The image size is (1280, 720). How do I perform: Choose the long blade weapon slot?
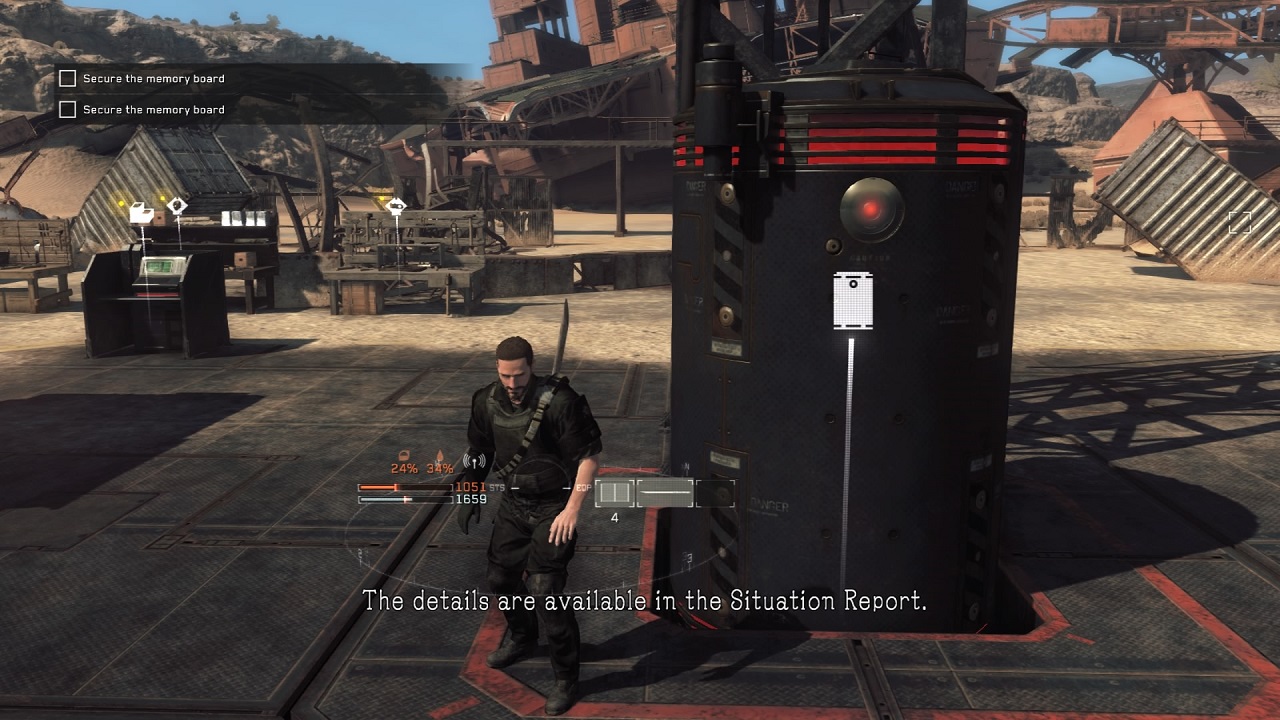pos(666,493)
